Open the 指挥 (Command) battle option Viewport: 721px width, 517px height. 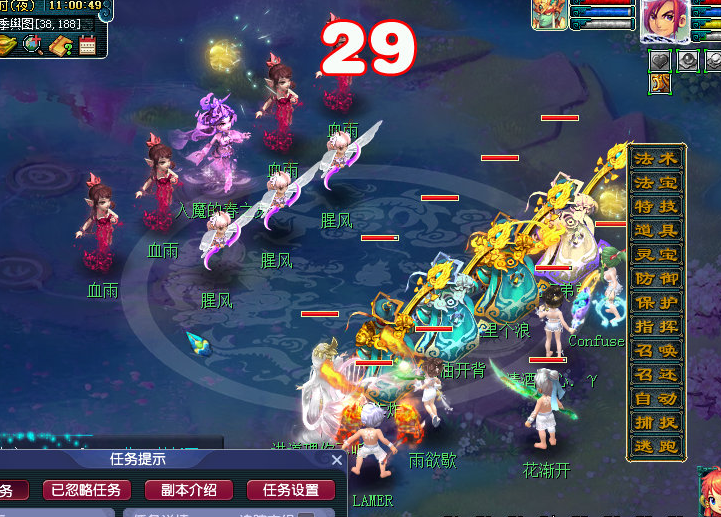pos(656,327)
